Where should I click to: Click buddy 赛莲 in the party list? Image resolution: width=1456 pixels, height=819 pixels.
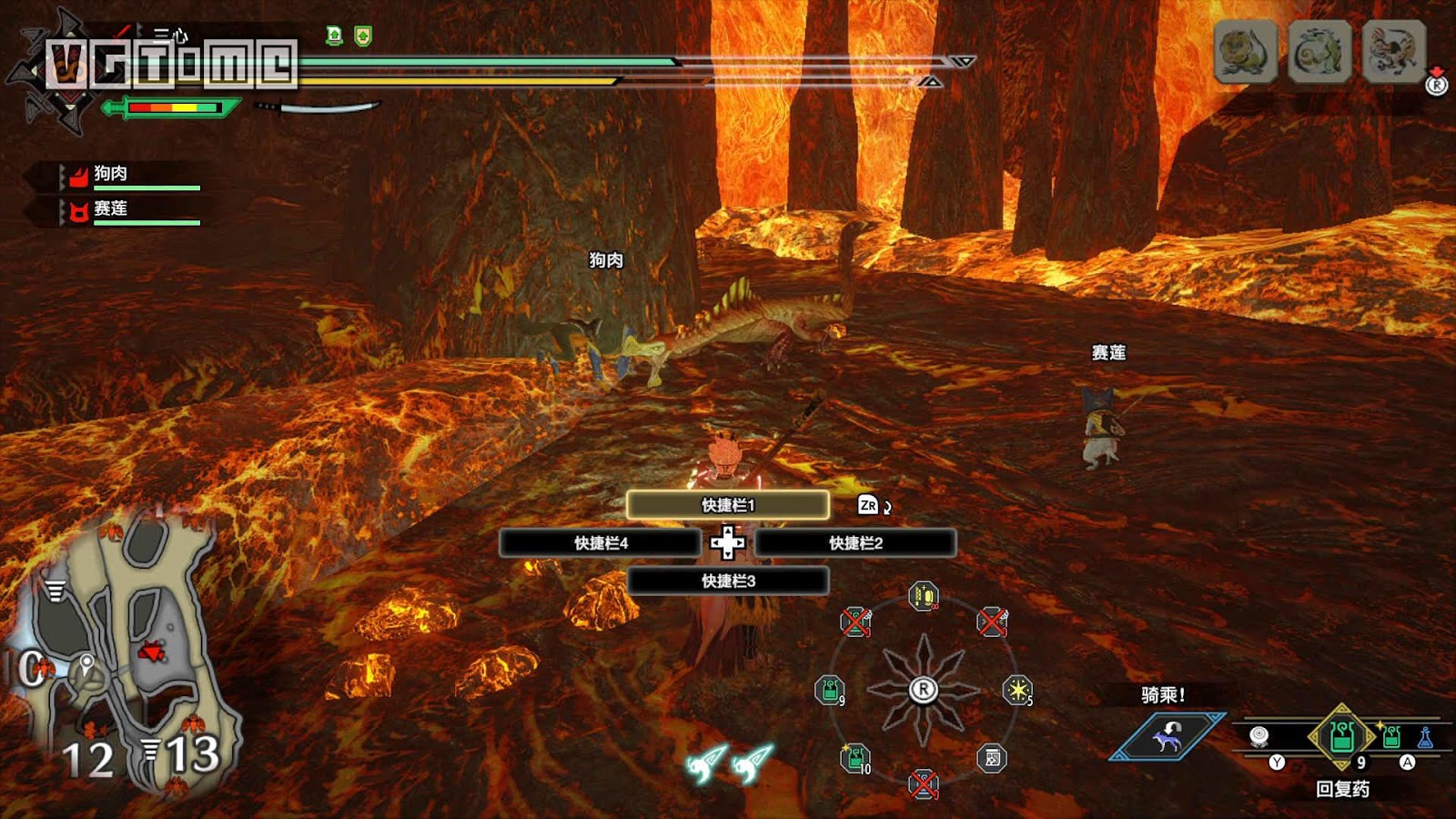pyautogui.click(x=111, y=209)
